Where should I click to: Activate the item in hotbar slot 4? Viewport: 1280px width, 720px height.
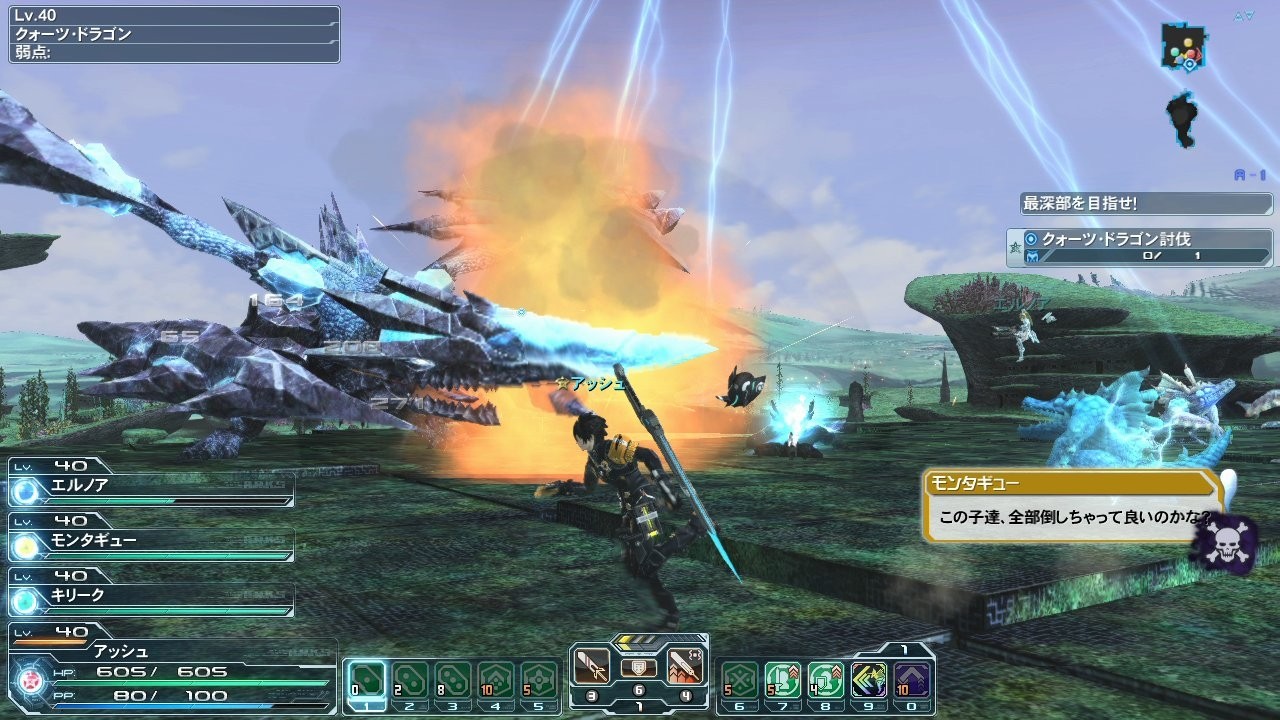pyautogui.click(x=496, y=679)
